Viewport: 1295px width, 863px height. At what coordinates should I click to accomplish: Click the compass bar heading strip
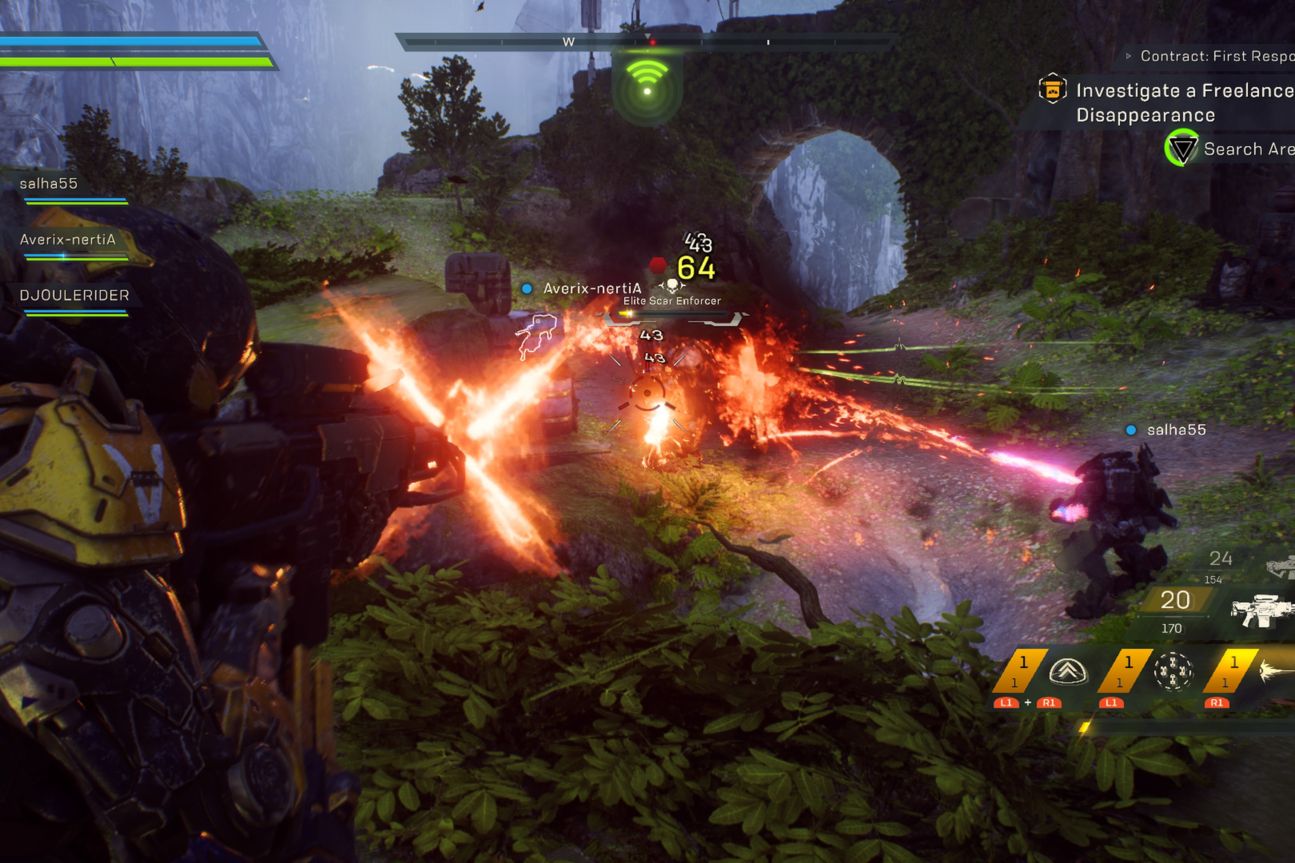tap(645, 42)
